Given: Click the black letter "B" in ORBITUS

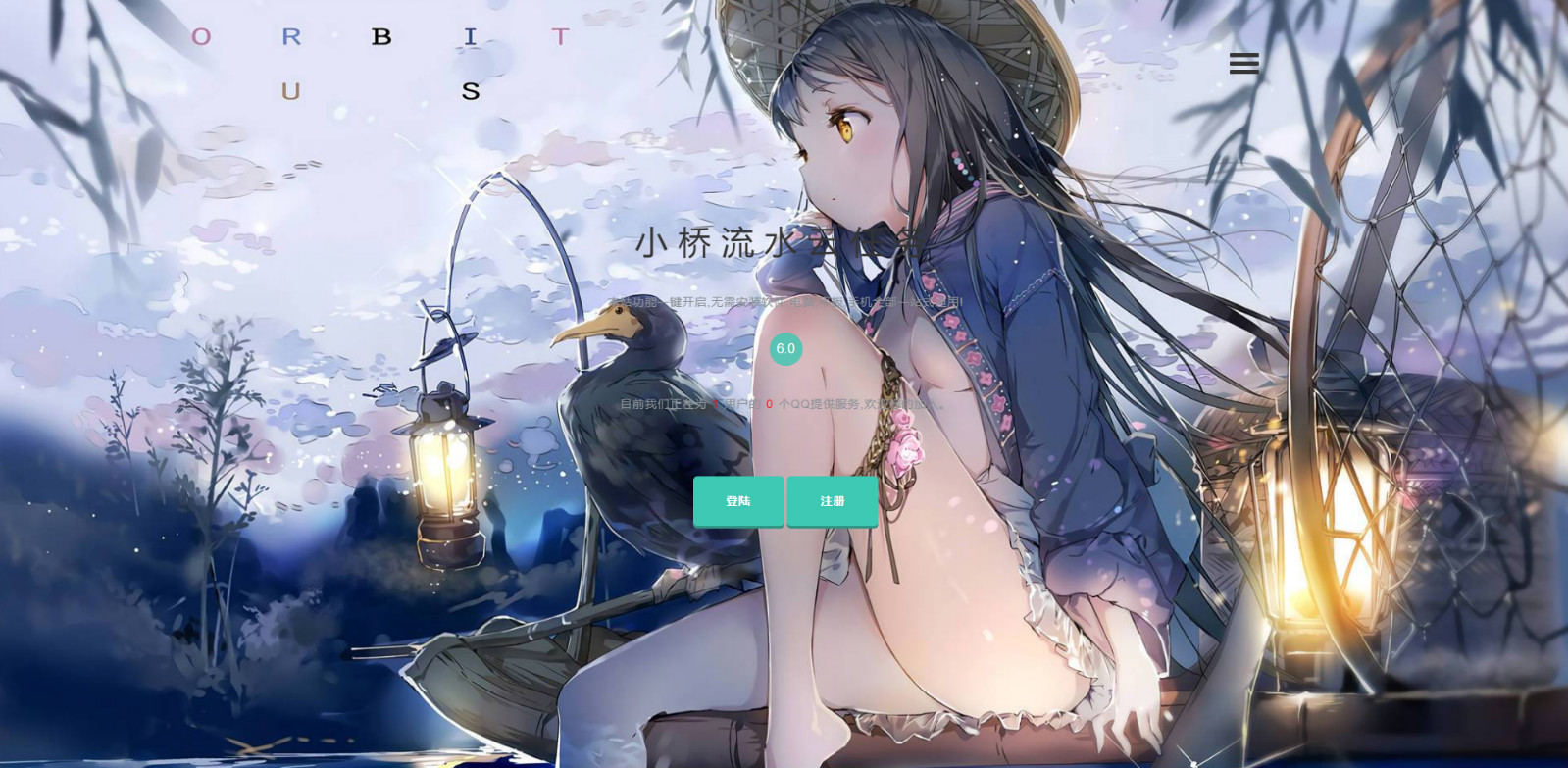Looking at the screenshot, I should coord(382,37).
